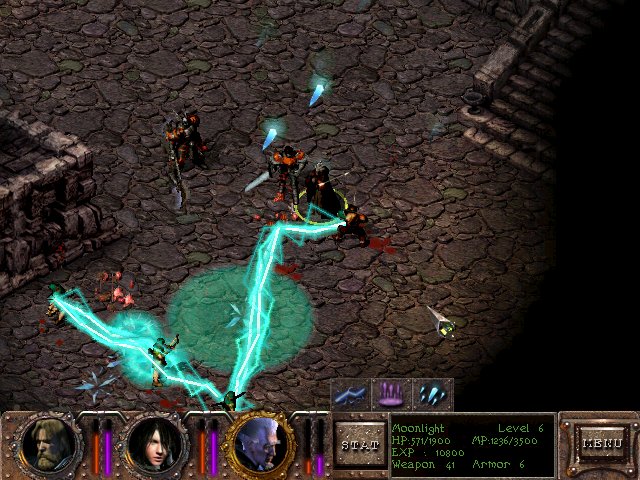Use the ice shards spell icon
Viewport: 640px width, 480px height.
(x=432, y=394)
